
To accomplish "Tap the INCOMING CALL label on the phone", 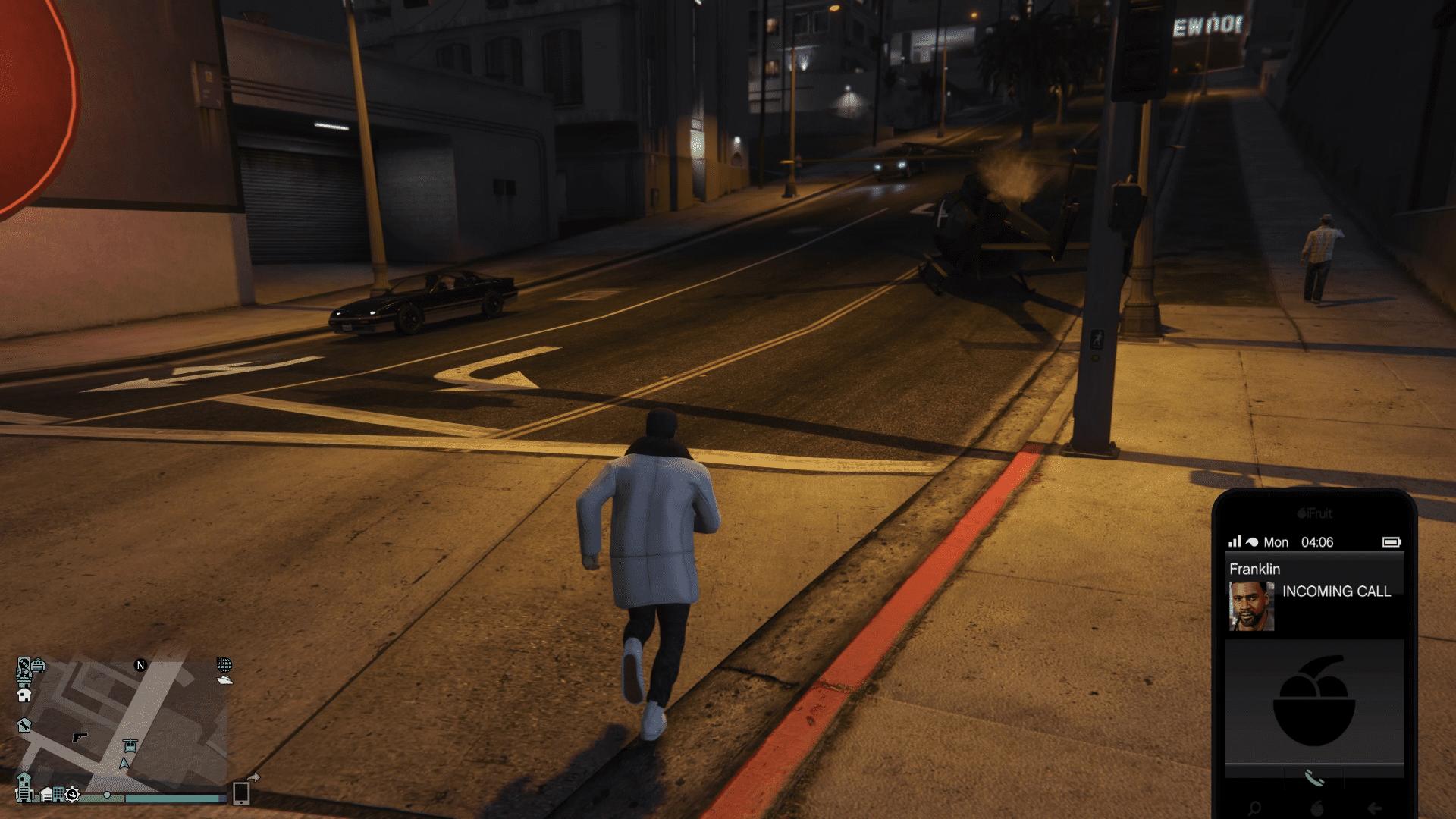I will (x=1337, y=591).
